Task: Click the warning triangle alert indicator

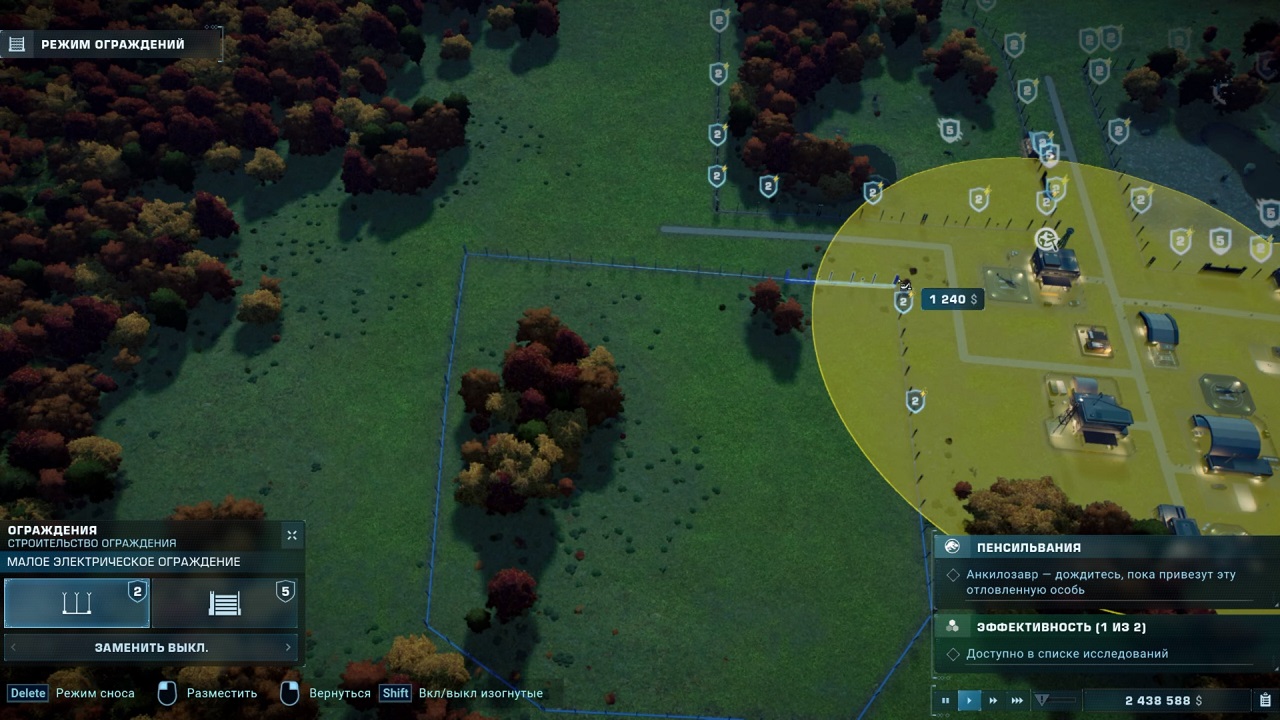Action: pyautogui.click(x=1041, y=701)
